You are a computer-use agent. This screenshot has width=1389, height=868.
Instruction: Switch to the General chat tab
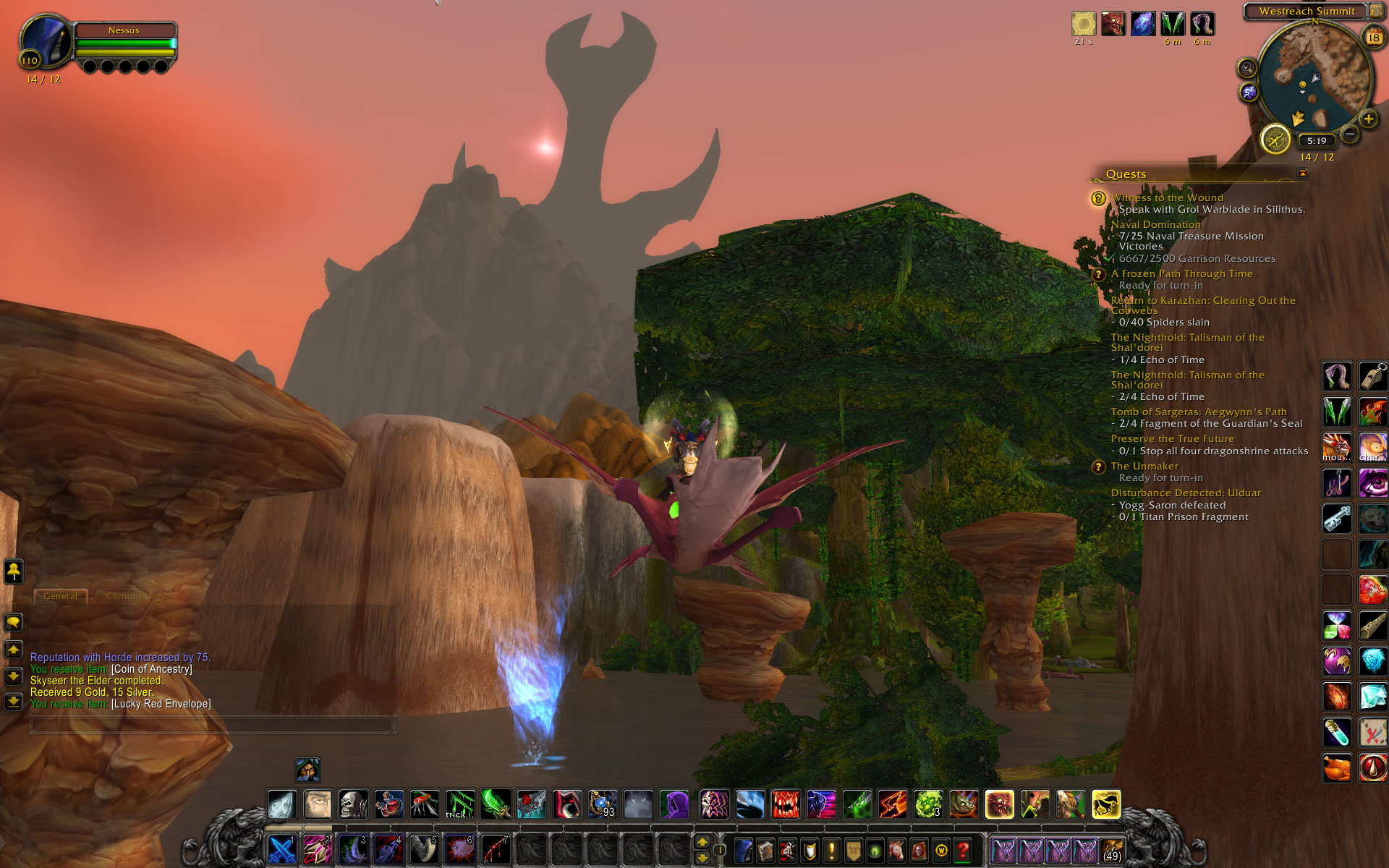(60, 596)
